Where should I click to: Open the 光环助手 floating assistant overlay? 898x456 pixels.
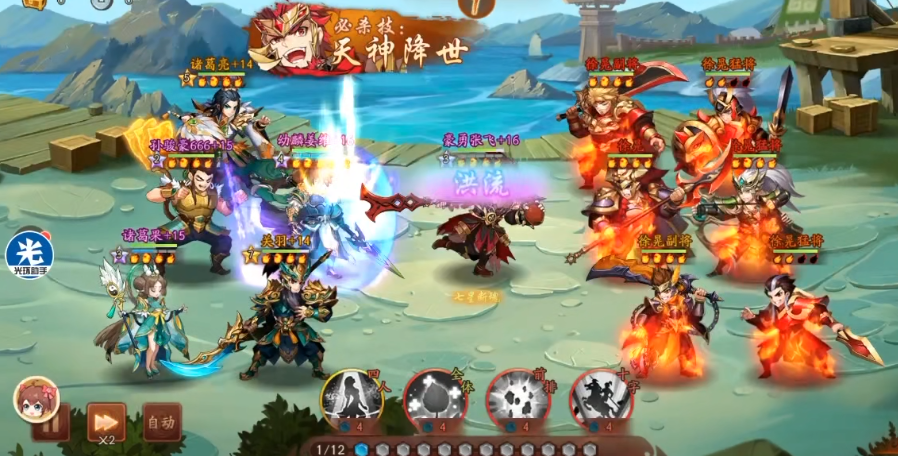[28, 254]
